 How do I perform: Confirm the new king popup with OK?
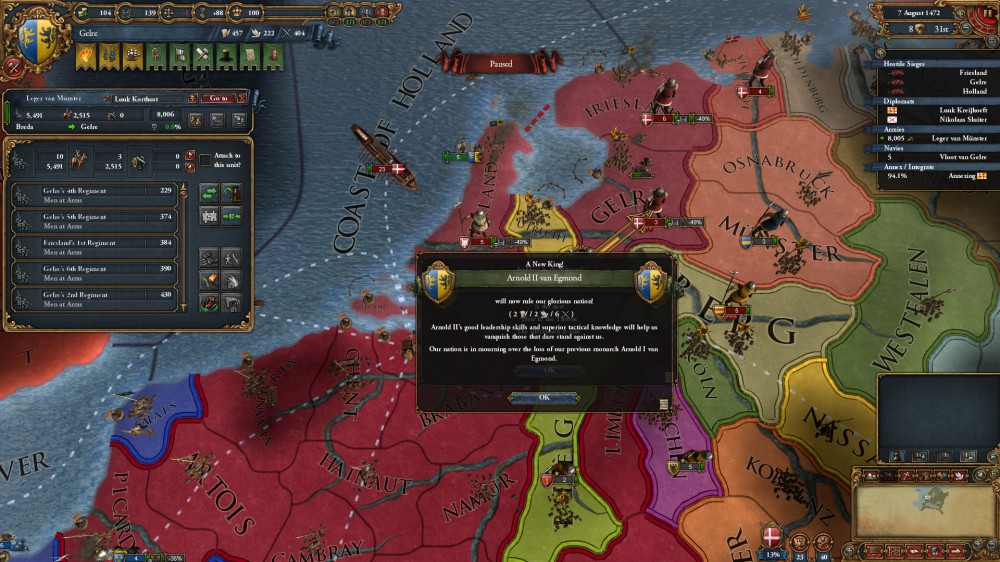(x=543, y=397)
